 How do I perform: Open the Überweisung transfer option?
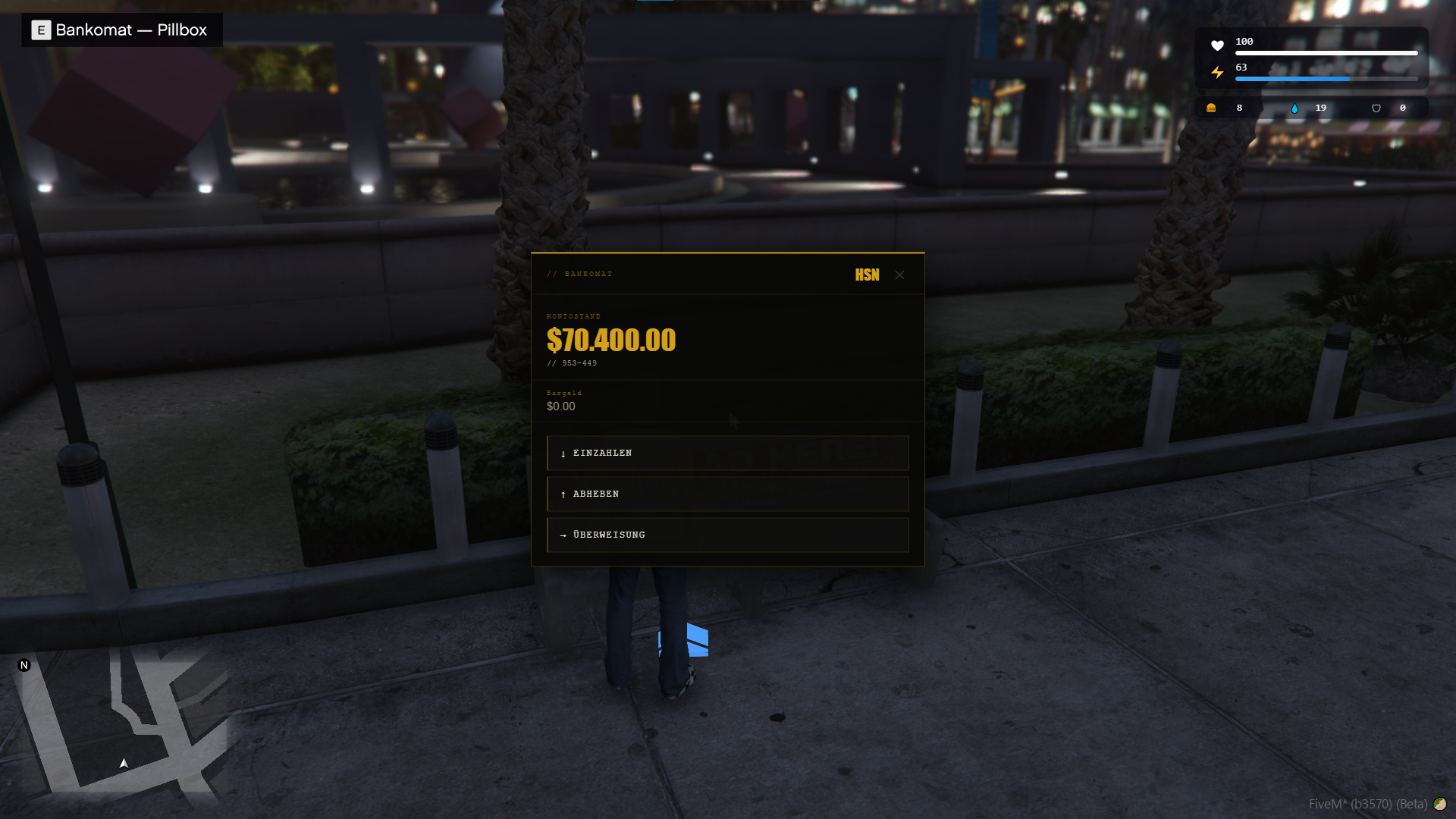[x=727, y=535]
